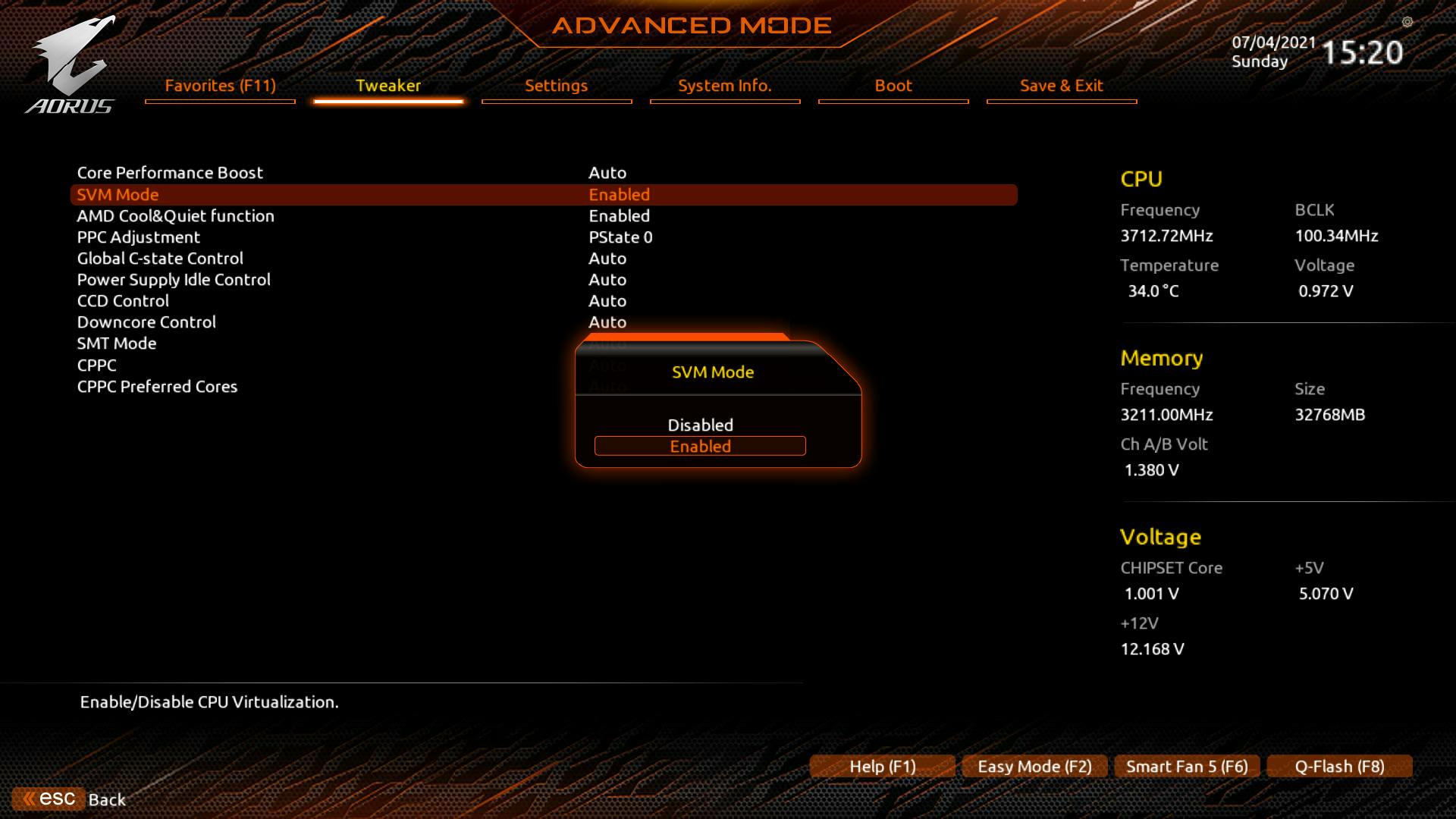Go to the Settings tab
Screen dimensions: 1456x819
pos(557,86)
